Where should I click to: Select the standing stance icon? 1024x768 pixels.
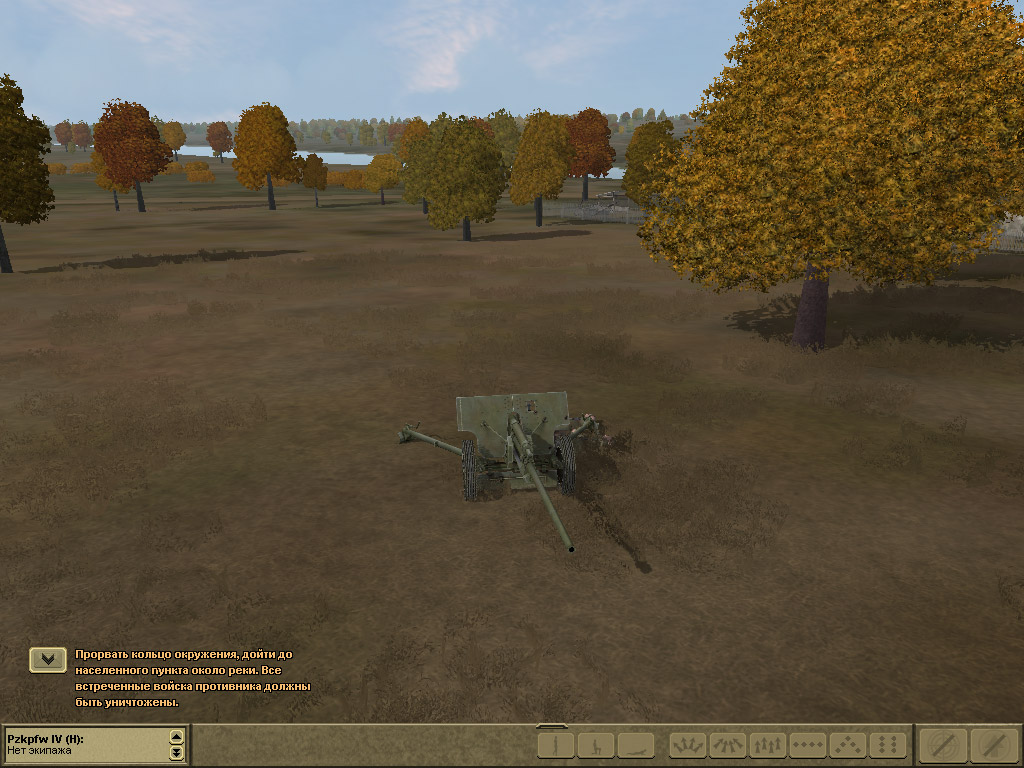tap(556, 745)
